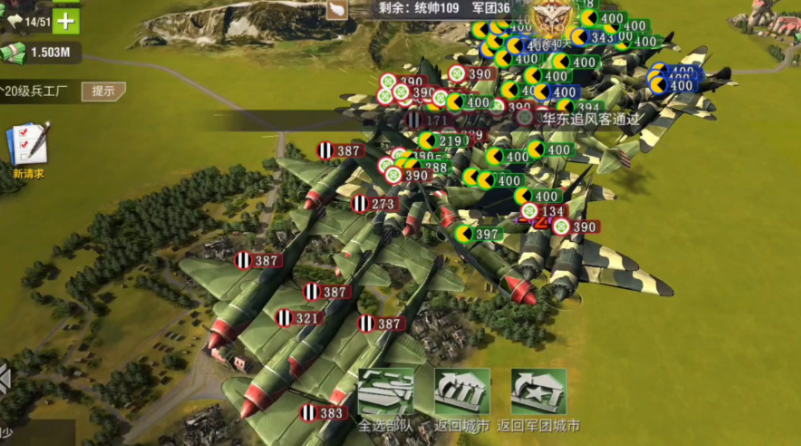Expand the left edge arrow tab

tap(5, 381)
